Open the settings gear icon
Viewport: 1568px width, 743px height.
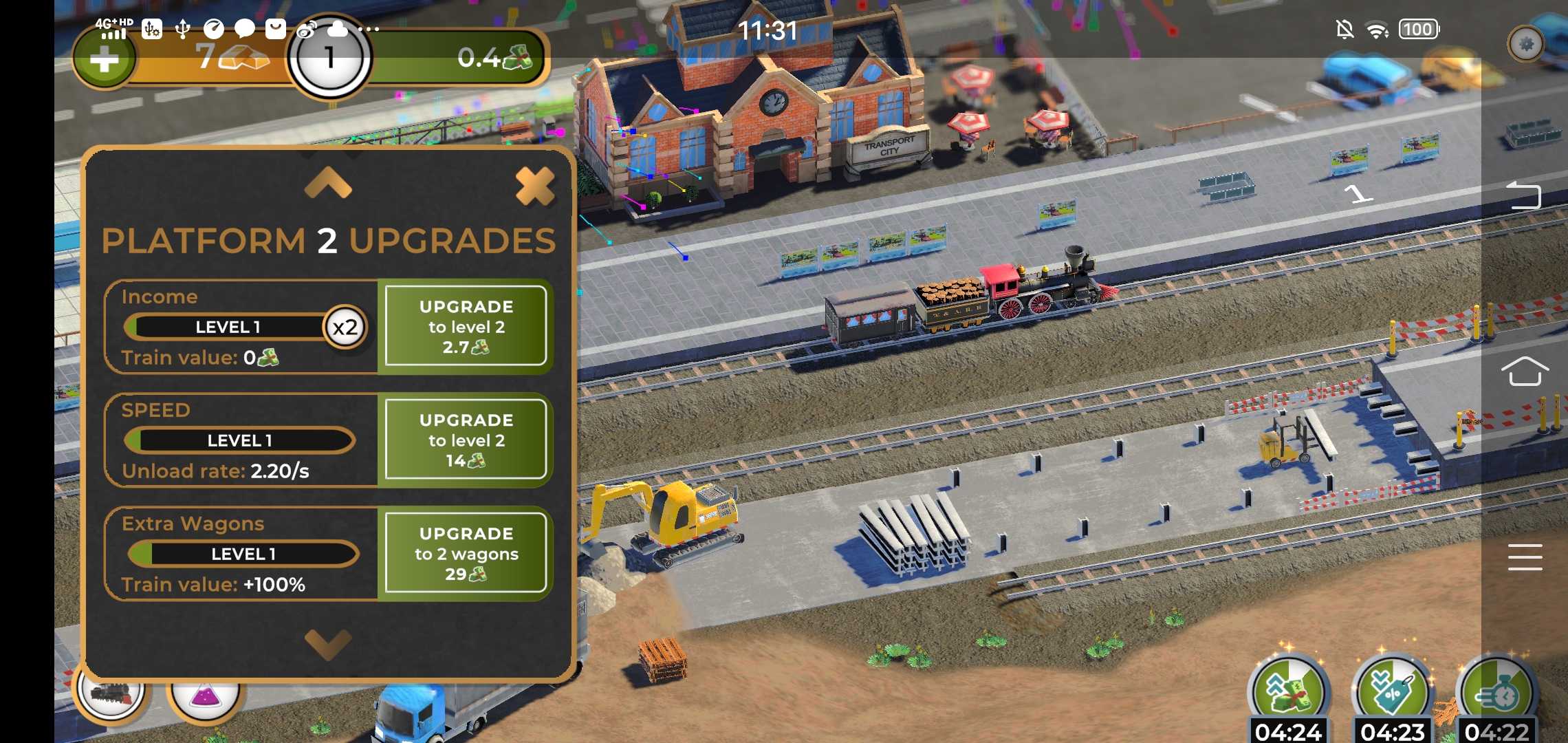coord(1526,45)
